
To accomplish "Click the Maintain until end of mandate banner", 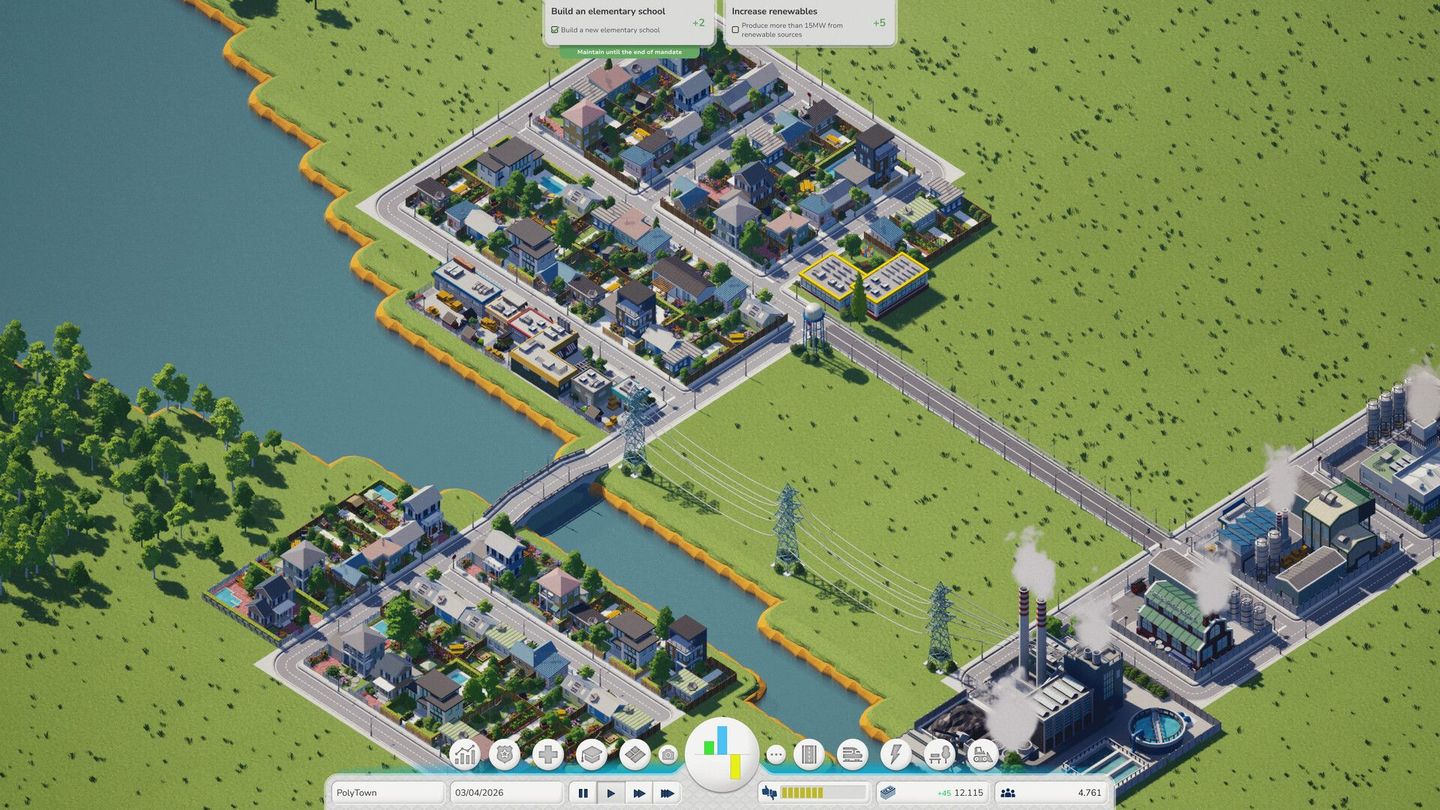I will point(629,51).
